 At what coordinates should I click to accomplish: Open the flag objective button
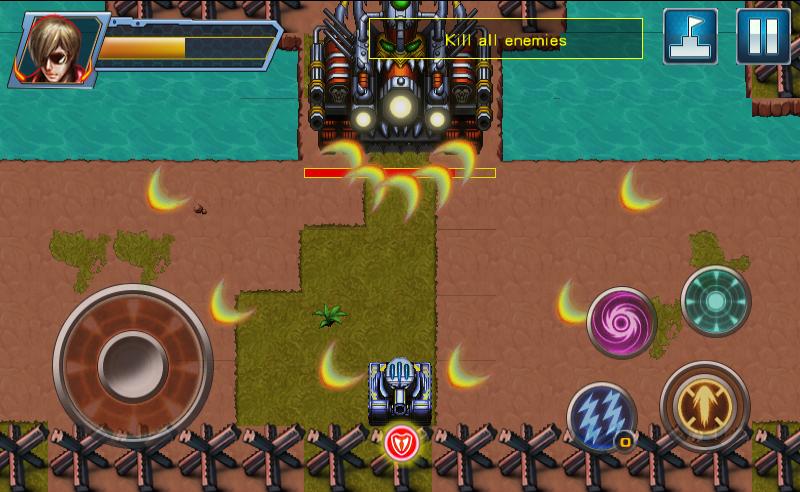pyautogui.click(x=690, y=36)
